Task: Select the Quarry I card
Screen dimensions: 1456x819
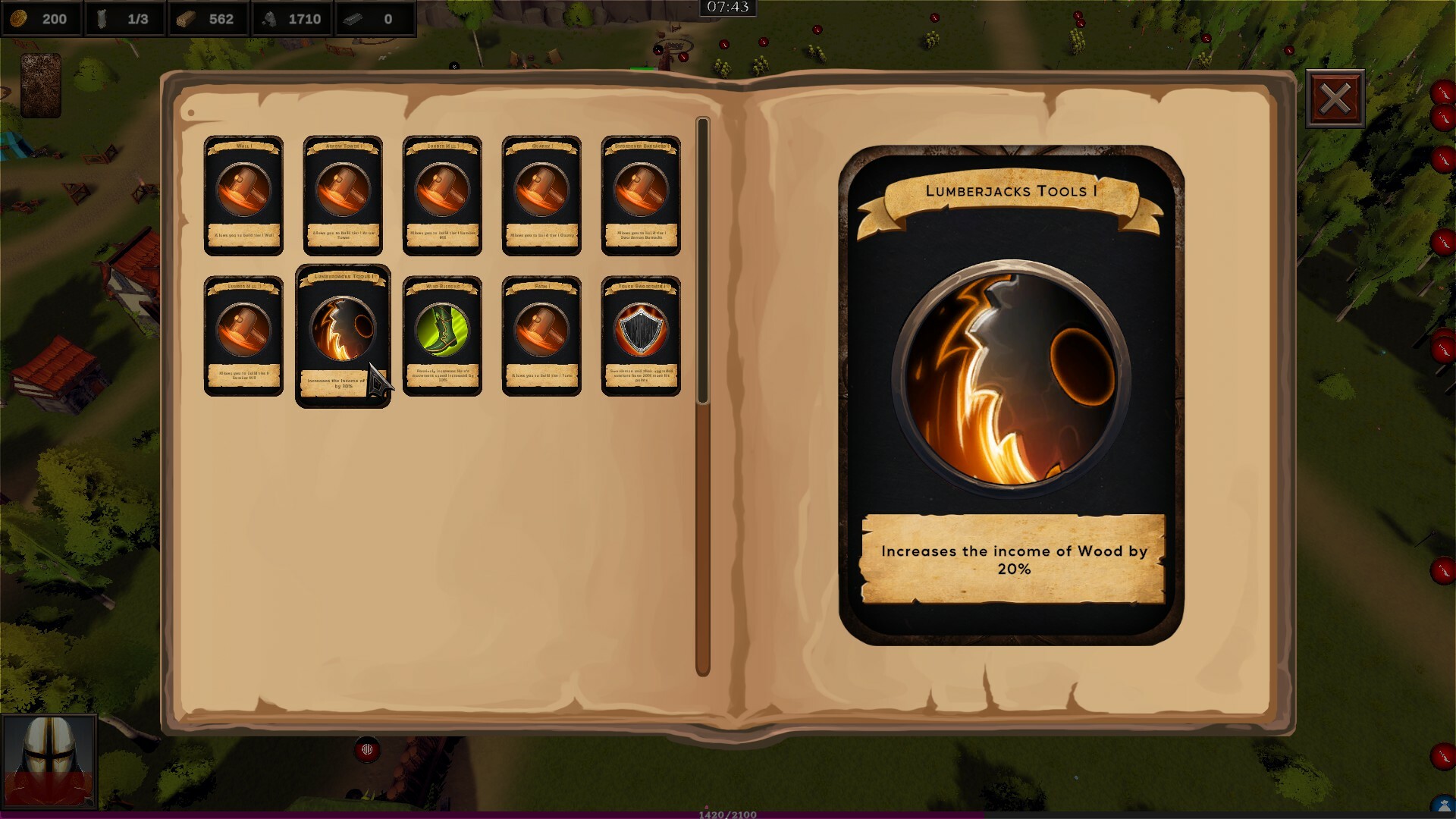Action: [541, 196]
